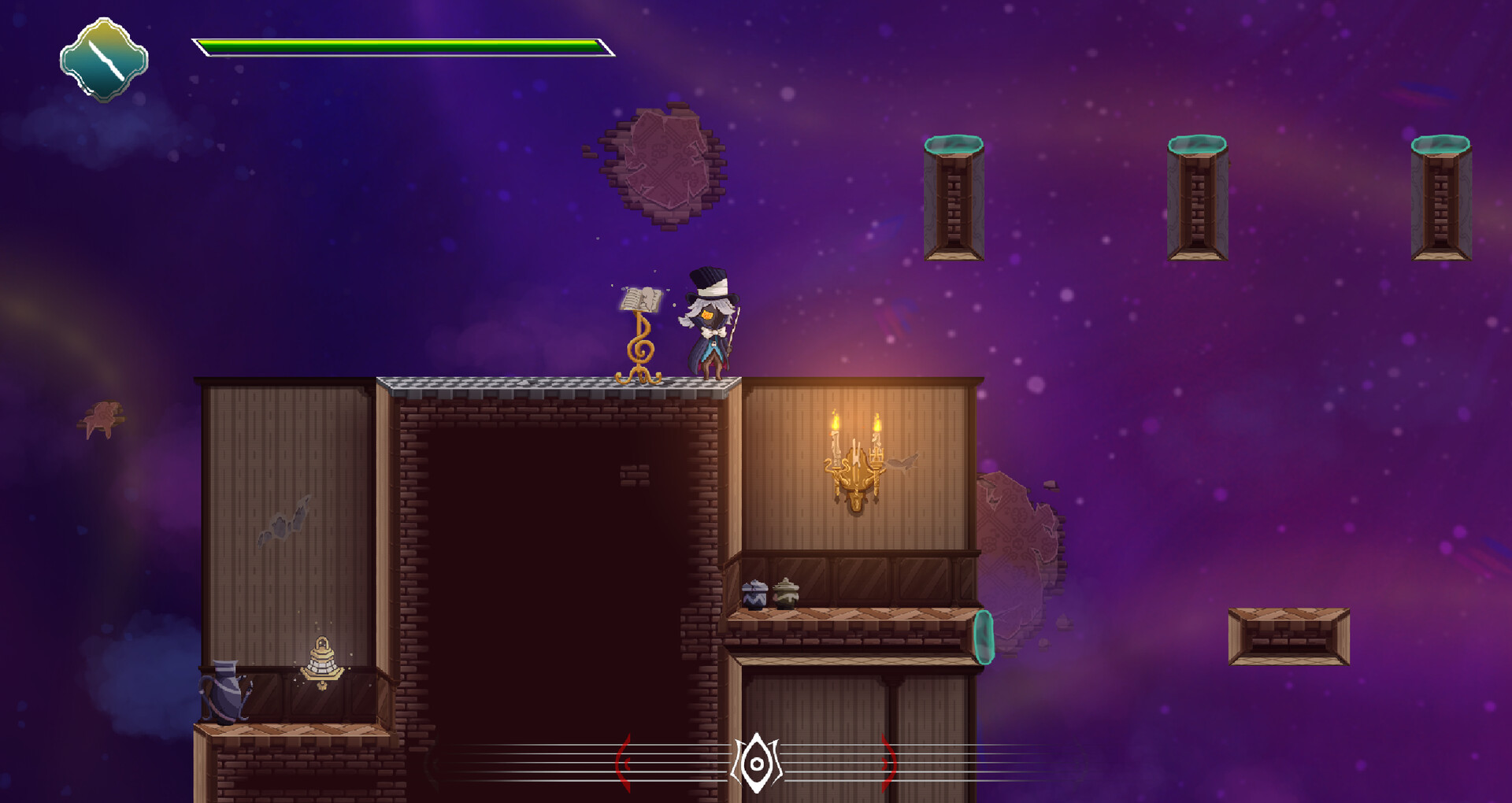
Task: Expand the rightmost teal-topped column platform
Action: [1443, 197]
